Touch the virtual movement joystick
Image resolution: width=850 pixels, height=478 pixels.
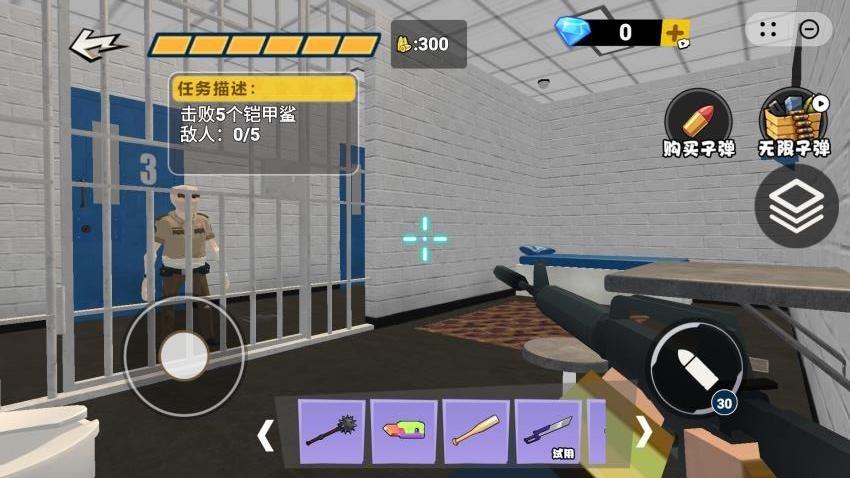pos(184,355)
